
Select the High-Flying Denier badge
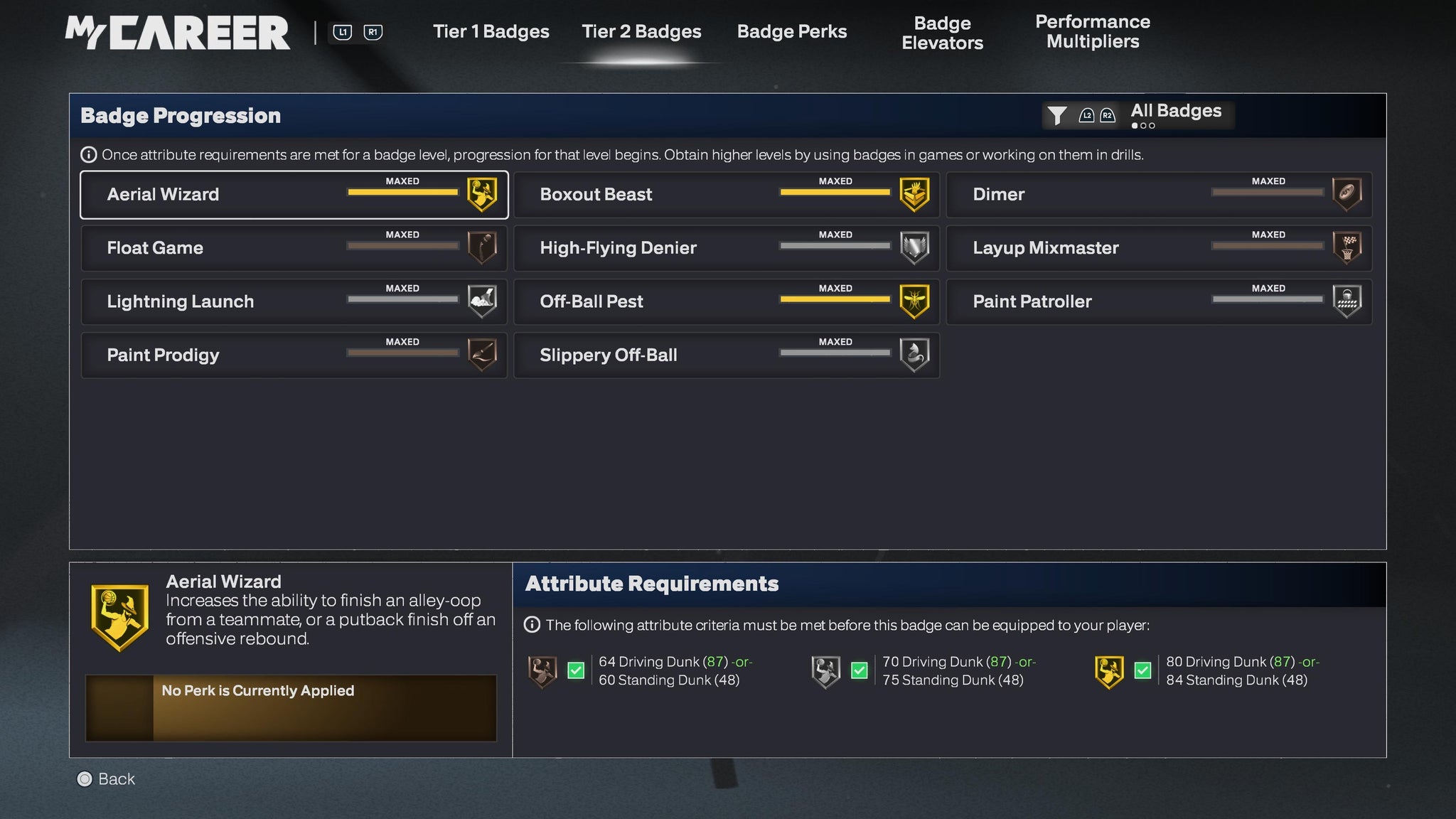pyautogui.click(x=727, y=248)
